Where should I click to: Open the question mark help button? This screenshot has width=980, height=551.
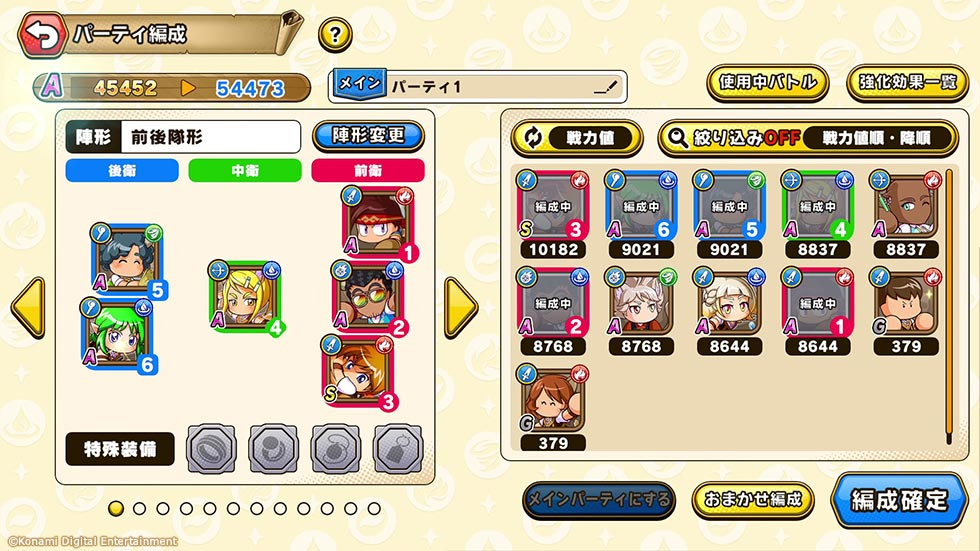335,35
